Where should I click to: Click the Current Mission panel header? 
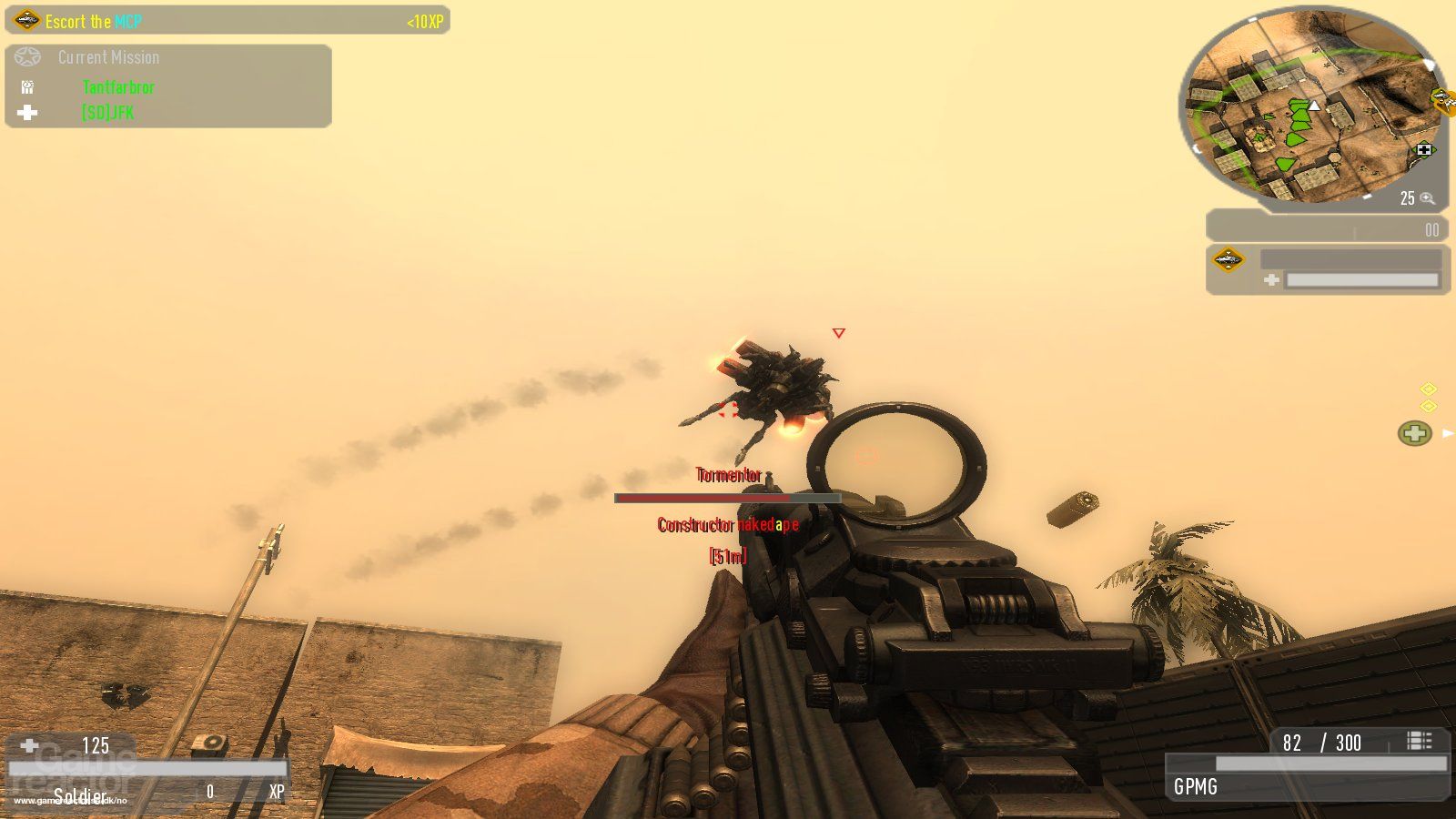[x=106, y=56]
